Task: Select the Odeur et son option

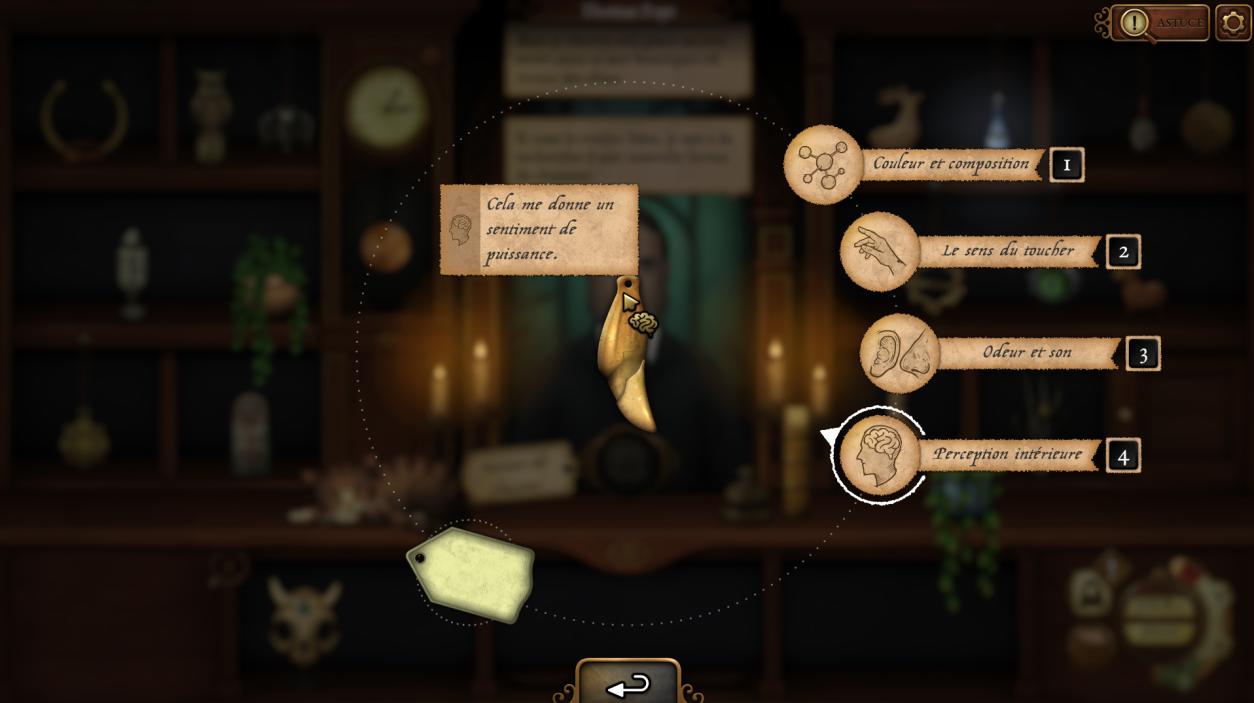Action: tap(899, 353)
